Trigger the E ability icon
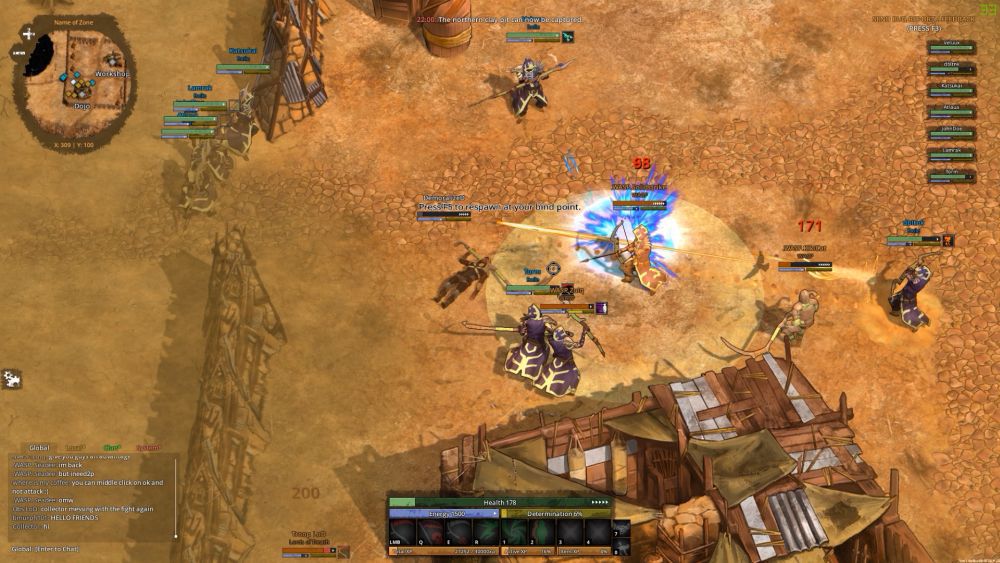This screenshot has width=1000, height=563. point(458,532)
